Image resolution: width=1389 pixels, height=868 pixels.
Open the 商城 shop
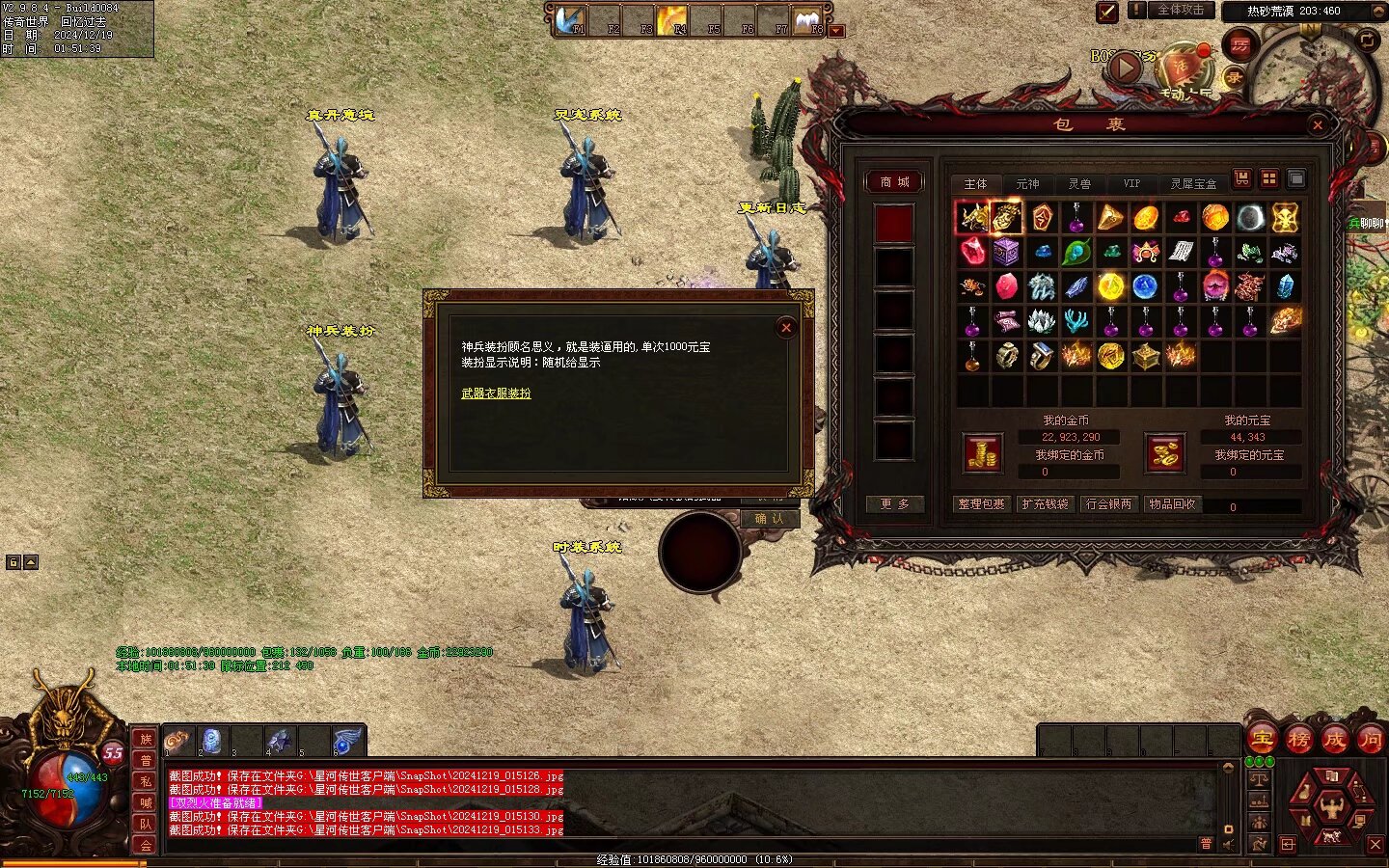coord(894,181)
